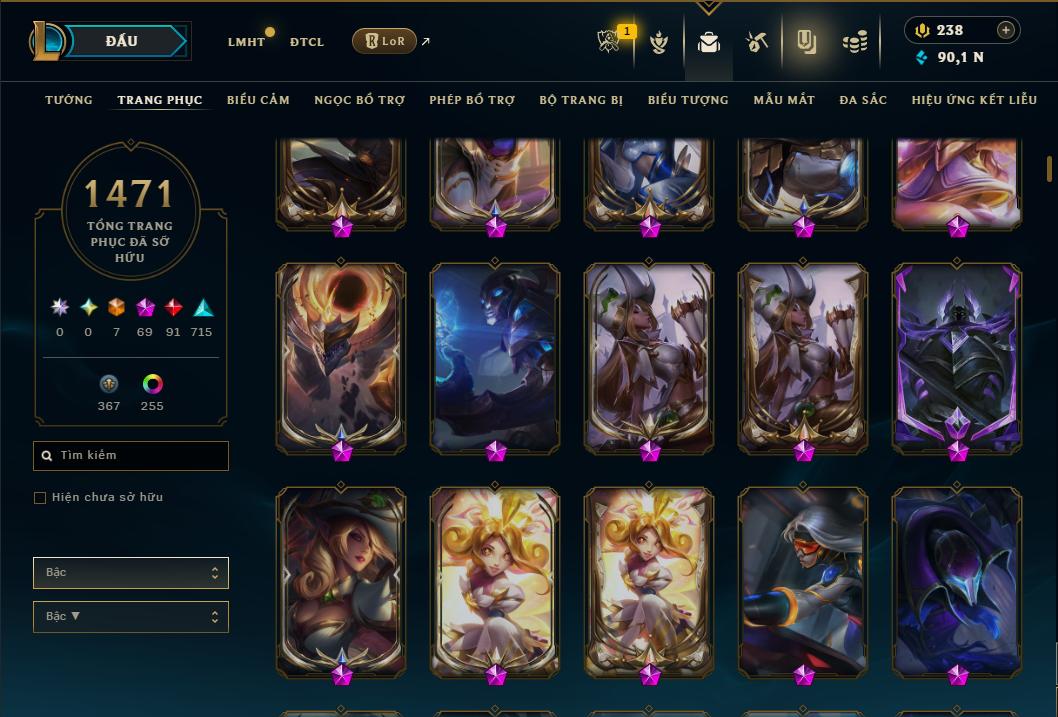Select the purple-framed dark armored skin card

[958, 355]
